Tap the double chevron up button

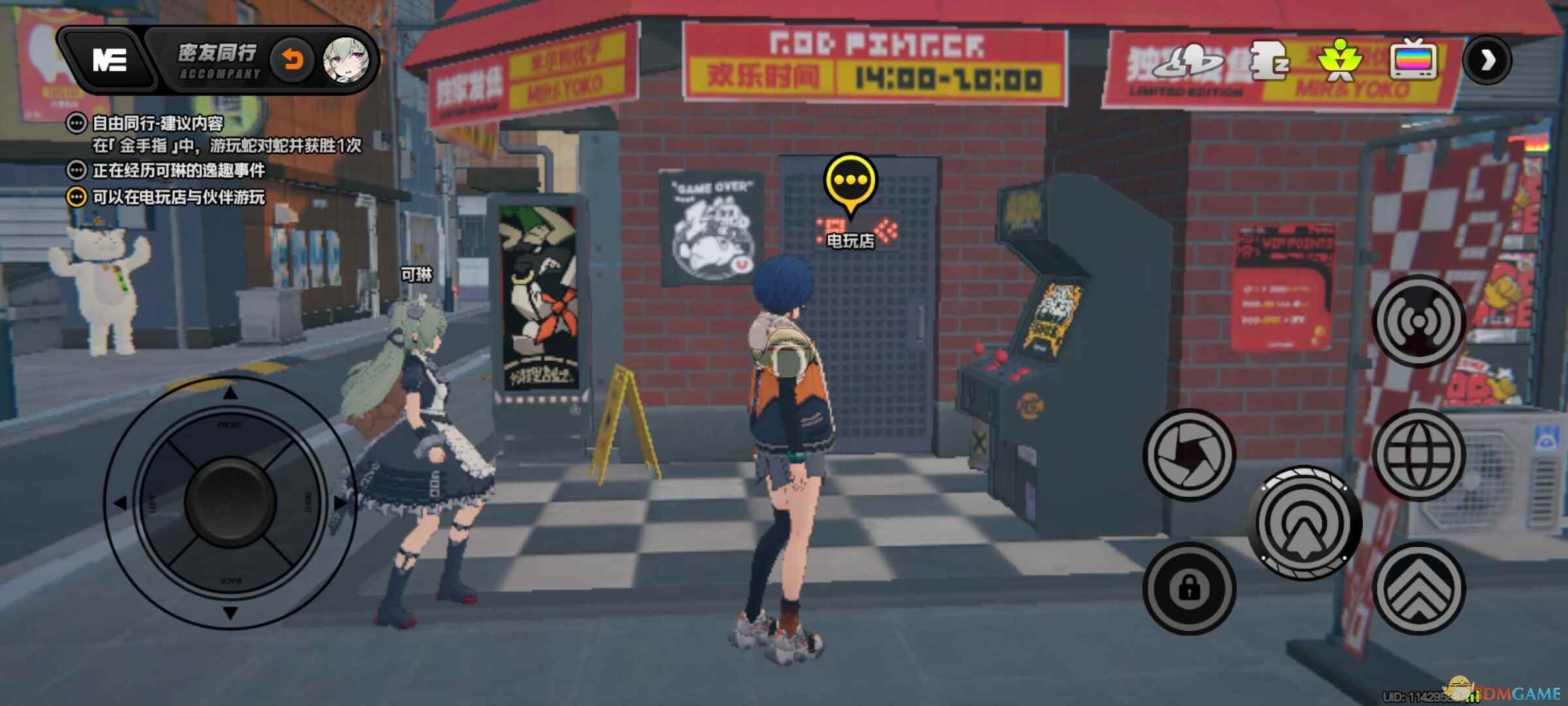coord(1418,588)
